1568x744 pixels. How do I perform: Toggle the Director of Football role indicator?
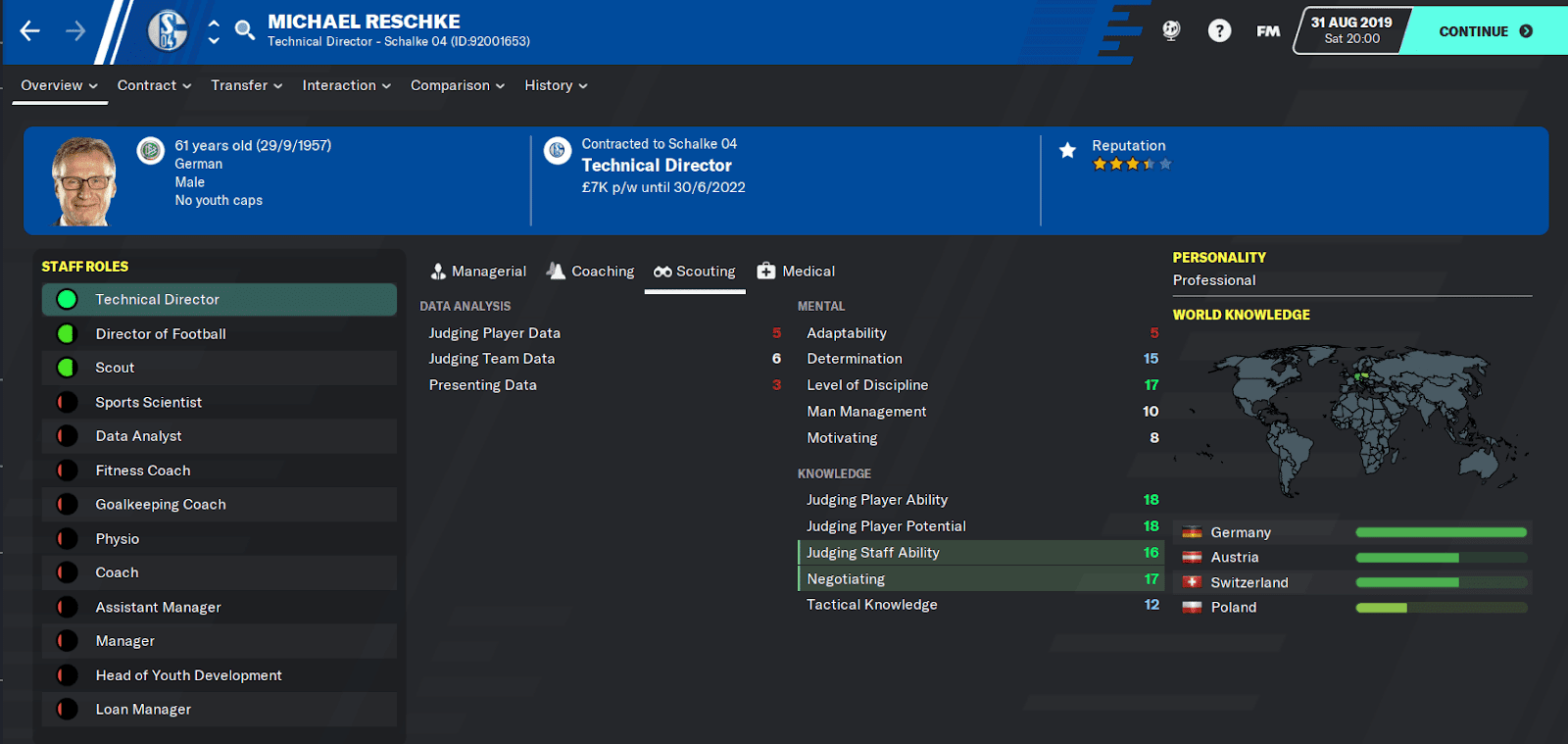(66, 333)
